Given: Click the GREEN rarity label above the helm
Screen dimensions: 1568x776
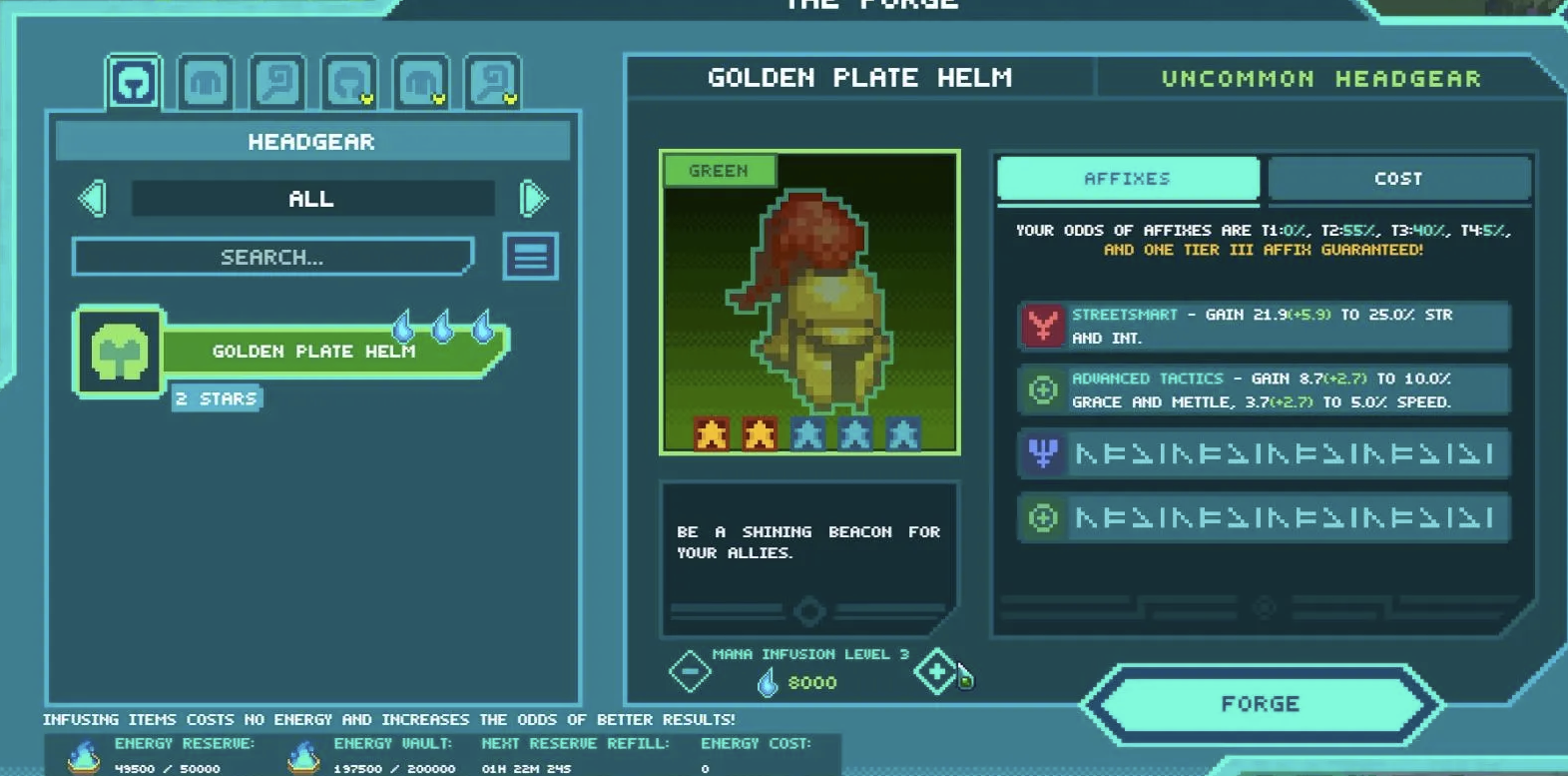Looking at the screenshot, I should 718,170.
